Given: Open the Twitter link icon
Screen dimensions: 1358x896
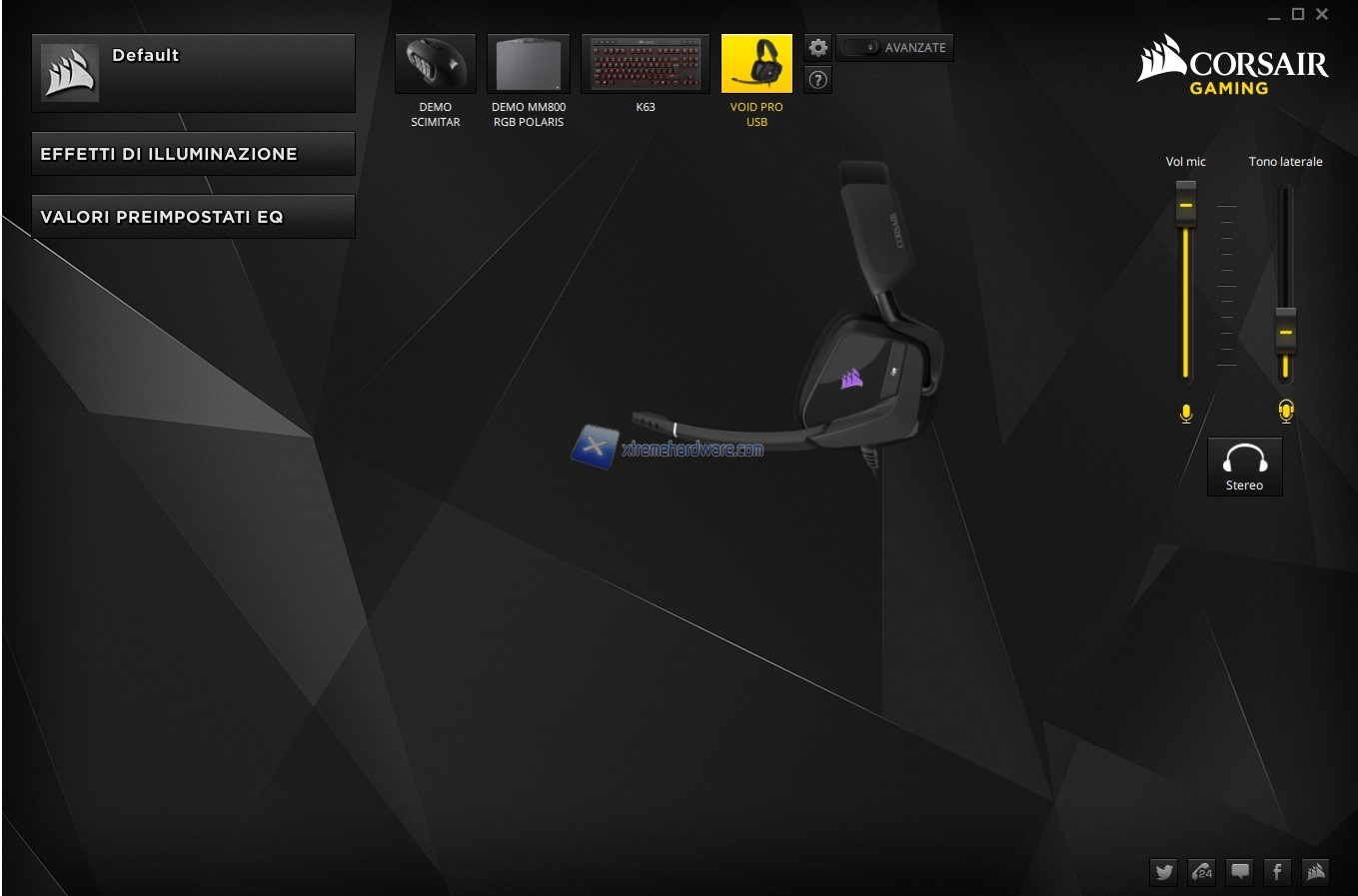Looking at the screenshot, I should [x=1164, y=872].
